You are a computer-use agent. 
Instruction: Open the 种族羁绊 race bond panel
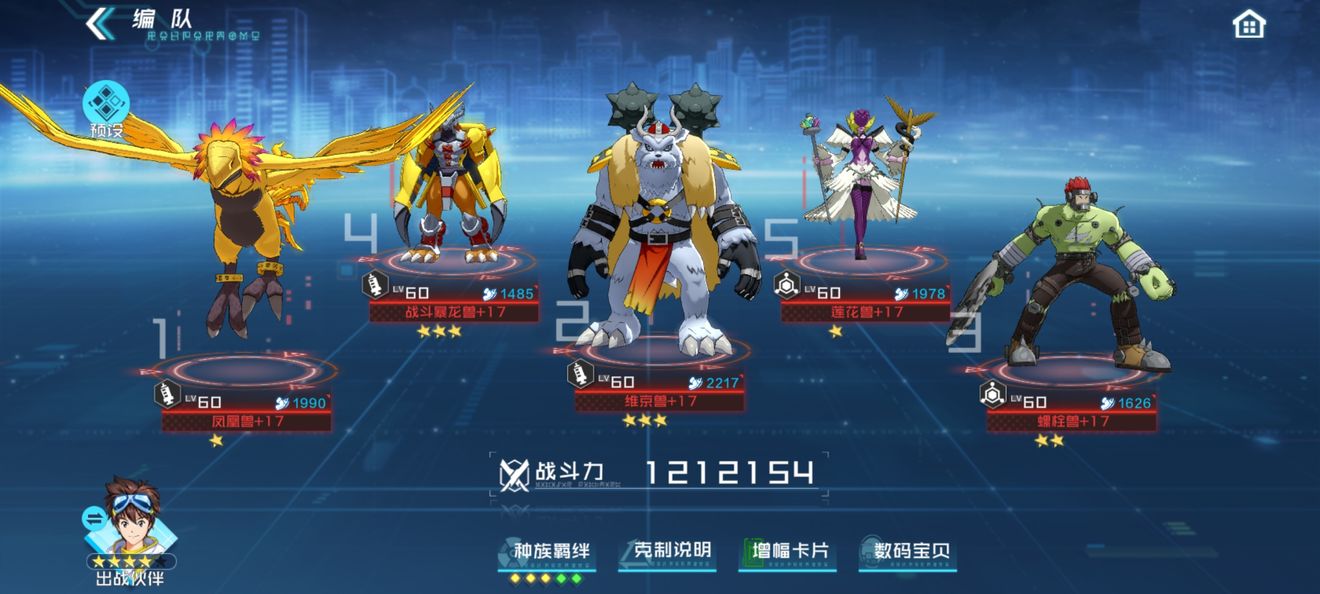(550, 553)
